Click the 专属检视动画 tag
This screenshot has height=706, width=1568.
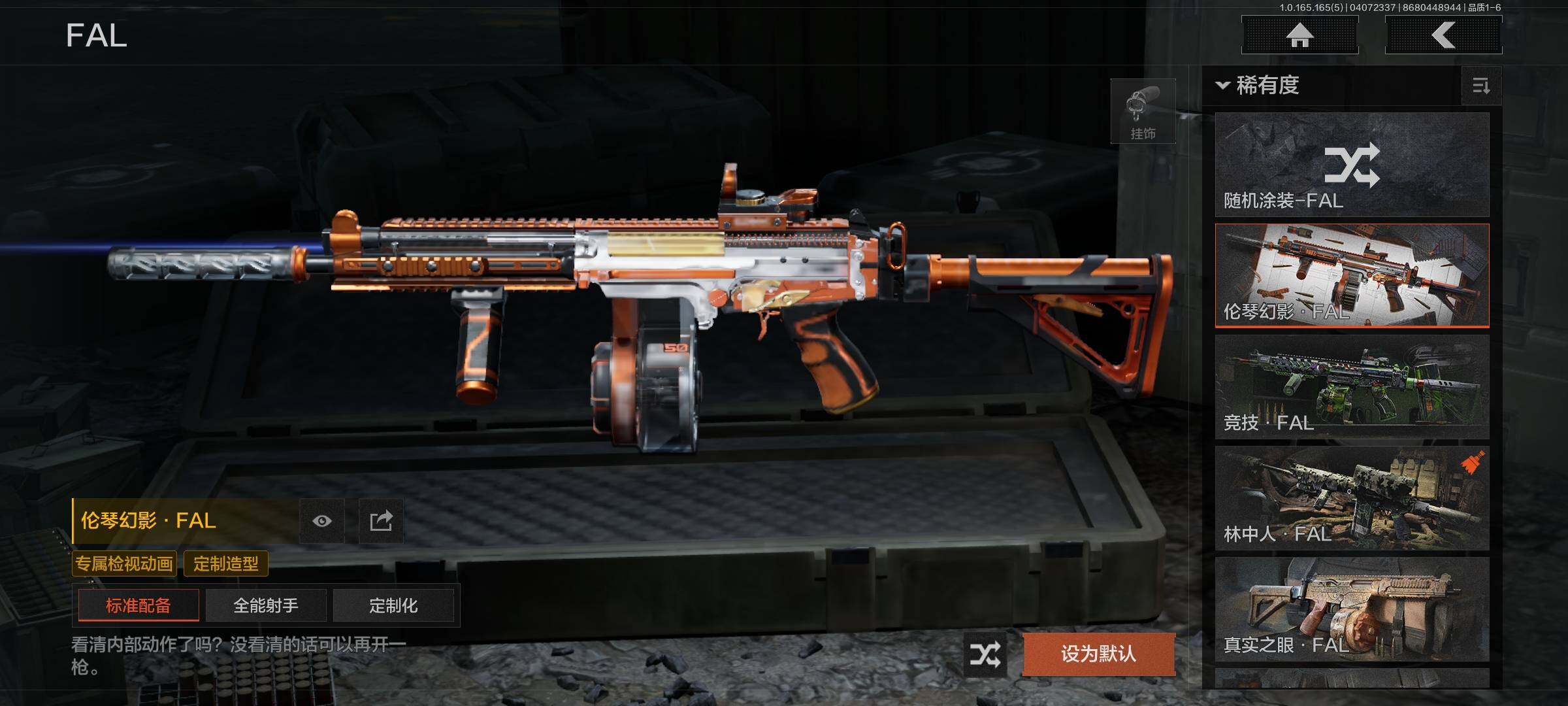coord(124,563)
